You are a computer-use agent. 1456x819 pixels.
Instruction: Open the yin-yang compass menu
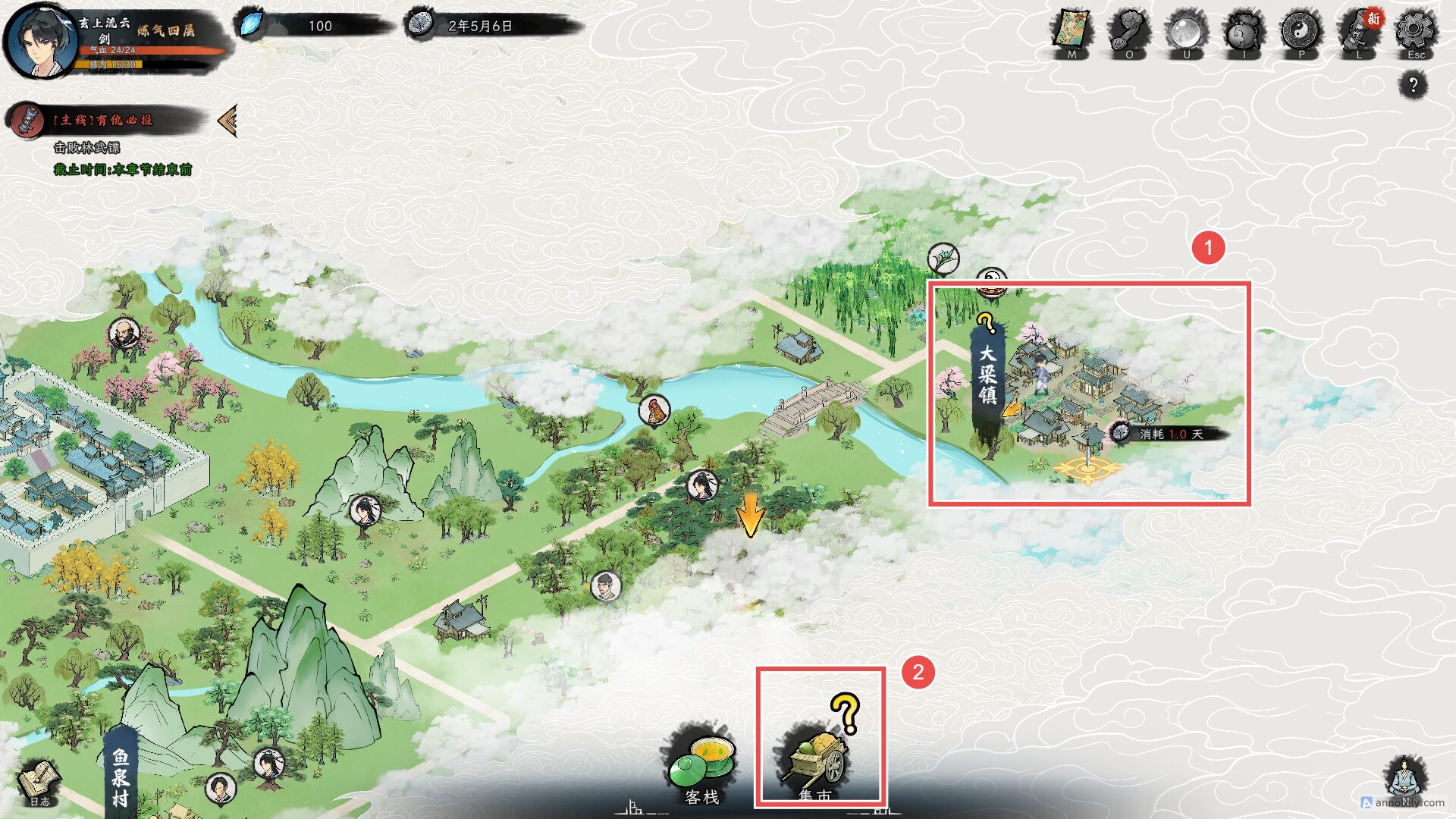[x=1301, y=32]
